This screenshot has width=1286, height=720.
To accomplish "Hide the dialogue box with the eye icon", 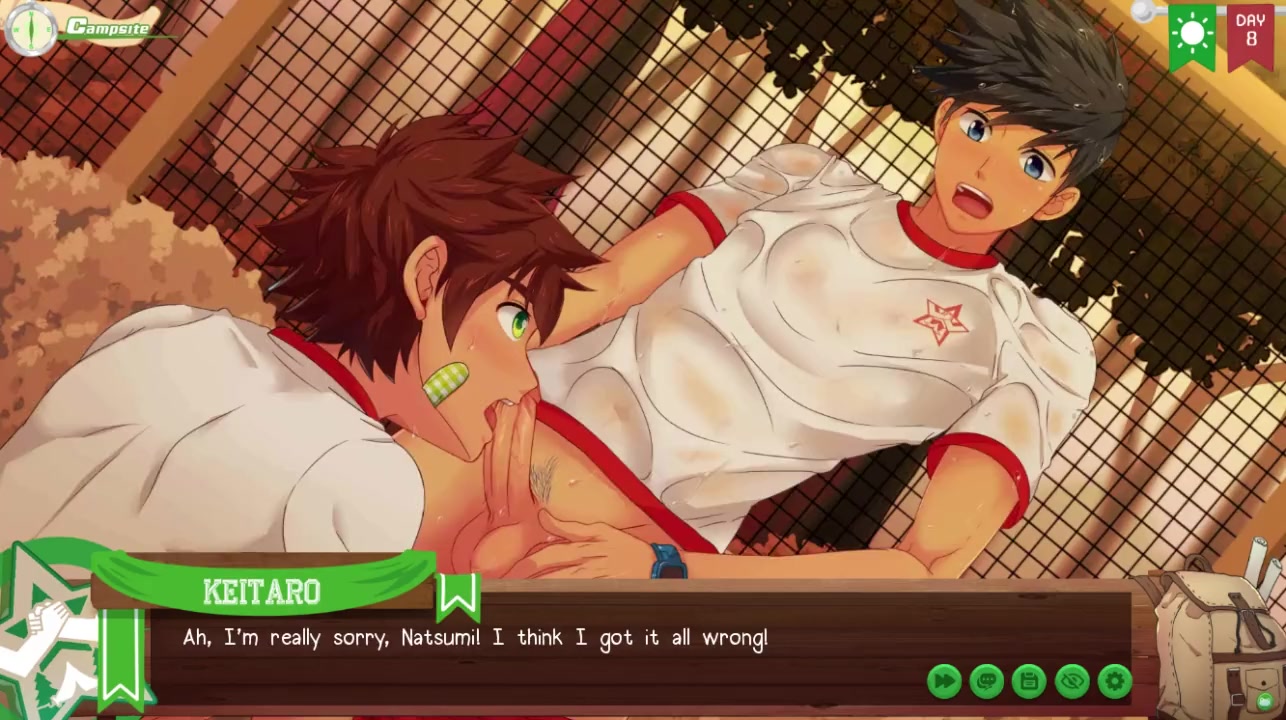I will coord(1072,682).
